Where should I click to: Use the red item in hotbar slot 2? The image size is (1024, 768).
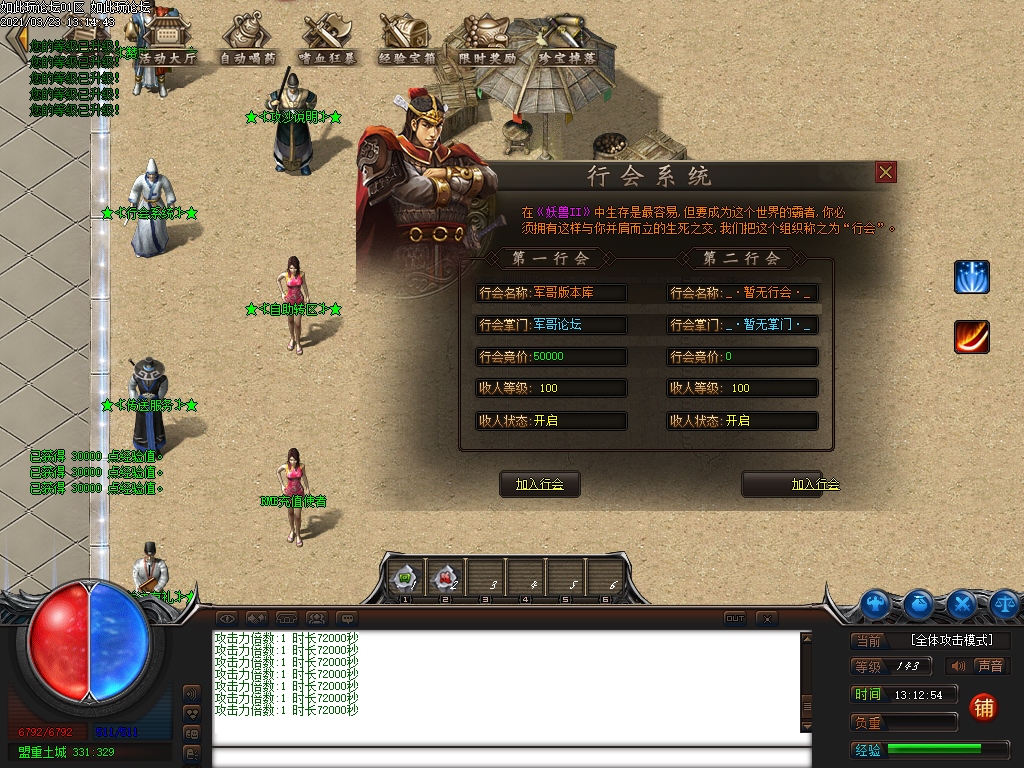[x=445, y=577]
